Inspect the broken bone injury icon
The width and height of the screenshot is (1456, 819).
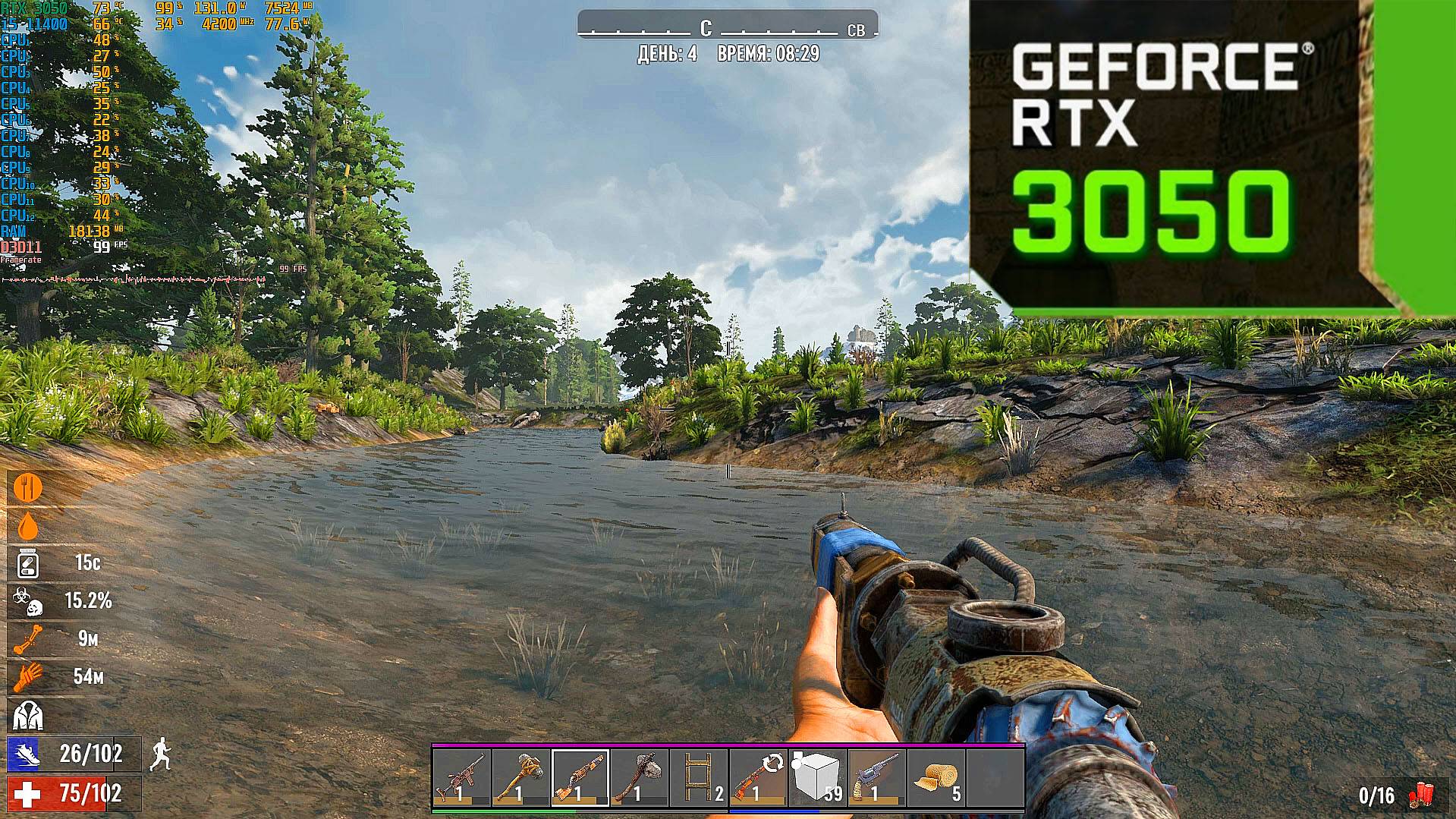click(28, 639)
